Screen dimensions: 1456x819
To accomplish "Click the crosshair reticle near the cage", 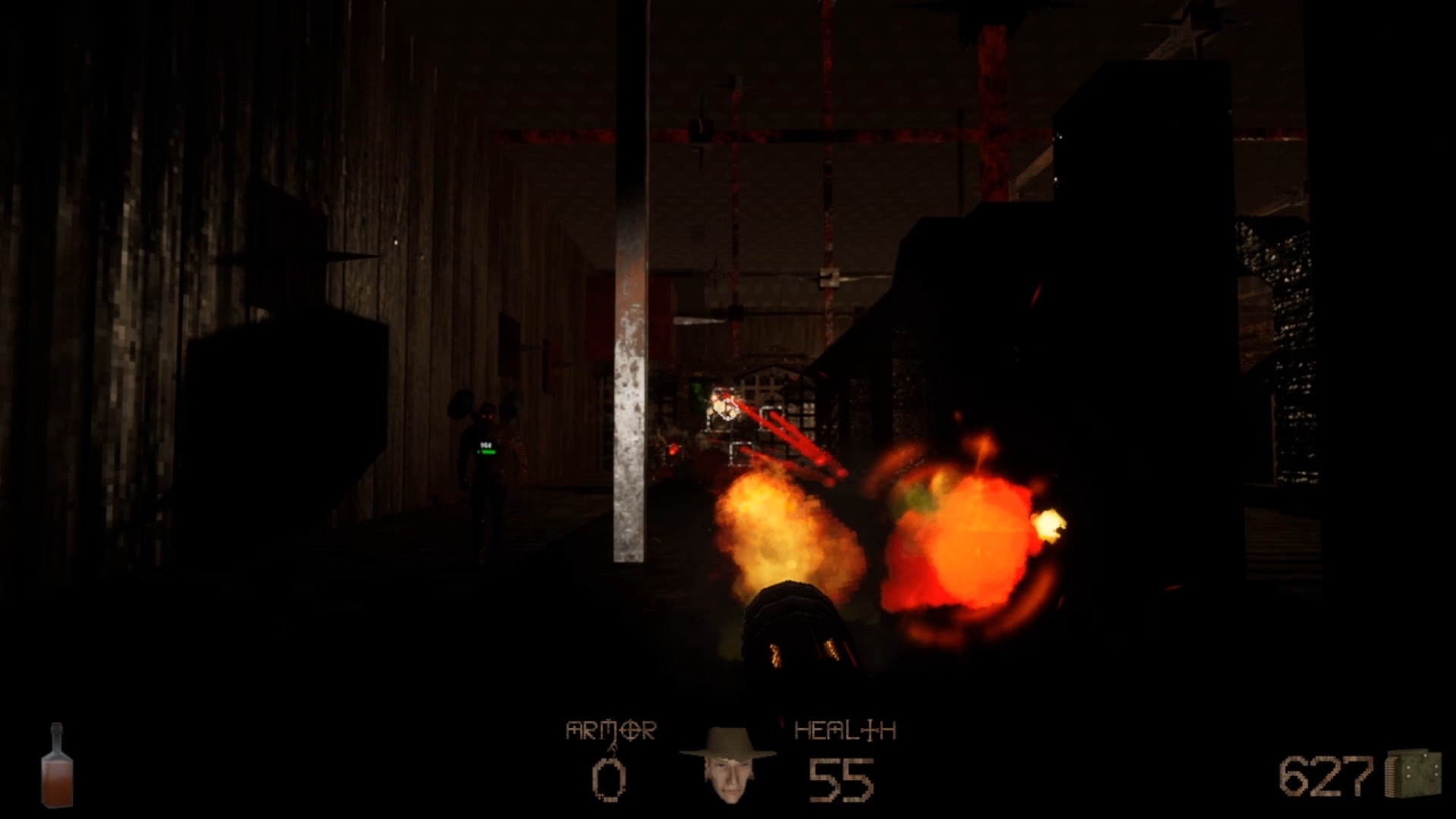I will click(728, 410).
